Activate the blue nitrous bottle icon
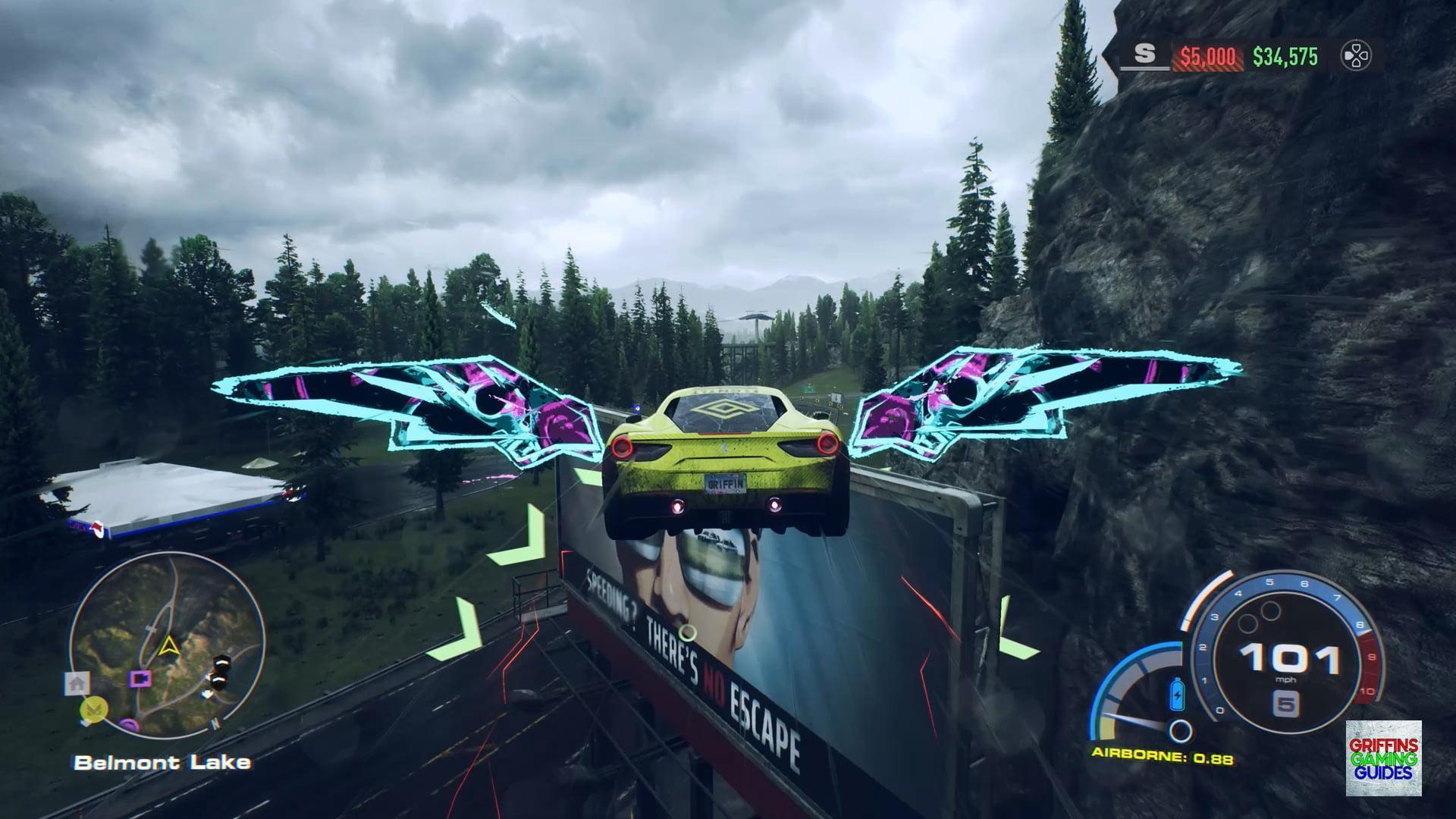The width and height of the screenshot is (1456, 819). [x=1178, y=695]
